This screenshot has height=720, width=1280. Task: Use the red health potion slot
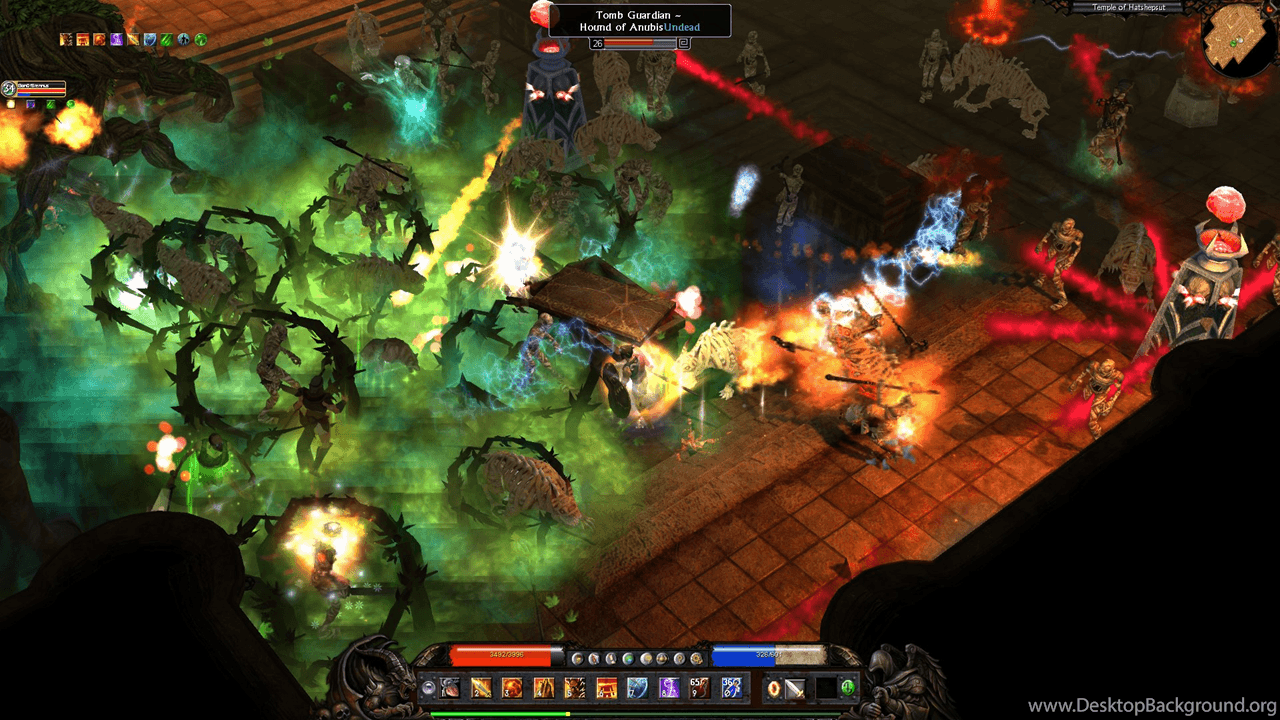[x=451, y=688]
